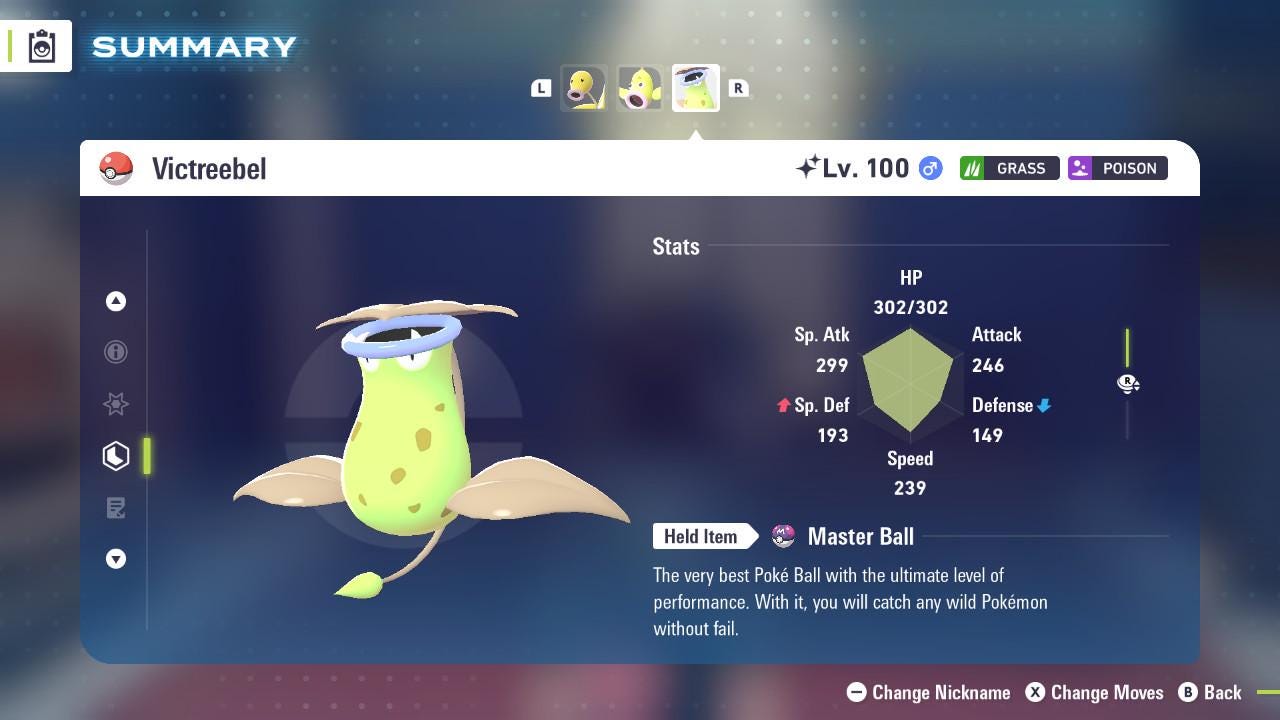The height and width of the screenshot is (720, 1280).
Task: Click the up arrow to view previous page
Action: tap(116, 301)
